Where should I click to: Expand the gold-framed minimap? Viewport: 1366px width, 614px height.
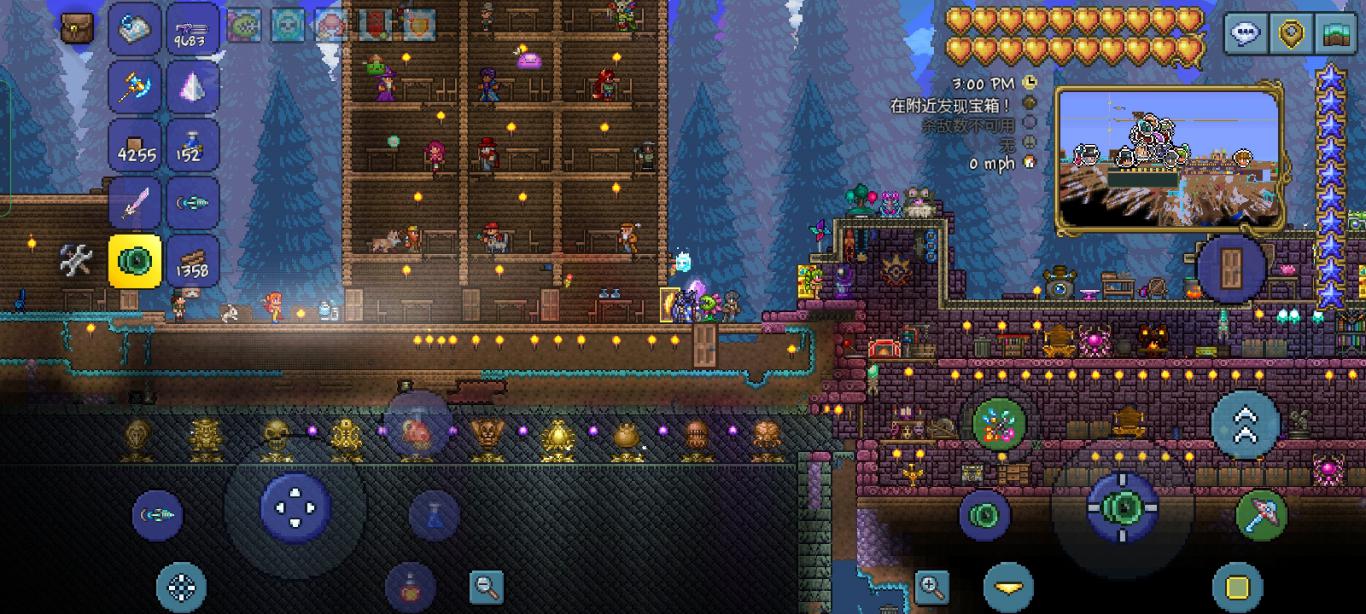coord(1168,158)
